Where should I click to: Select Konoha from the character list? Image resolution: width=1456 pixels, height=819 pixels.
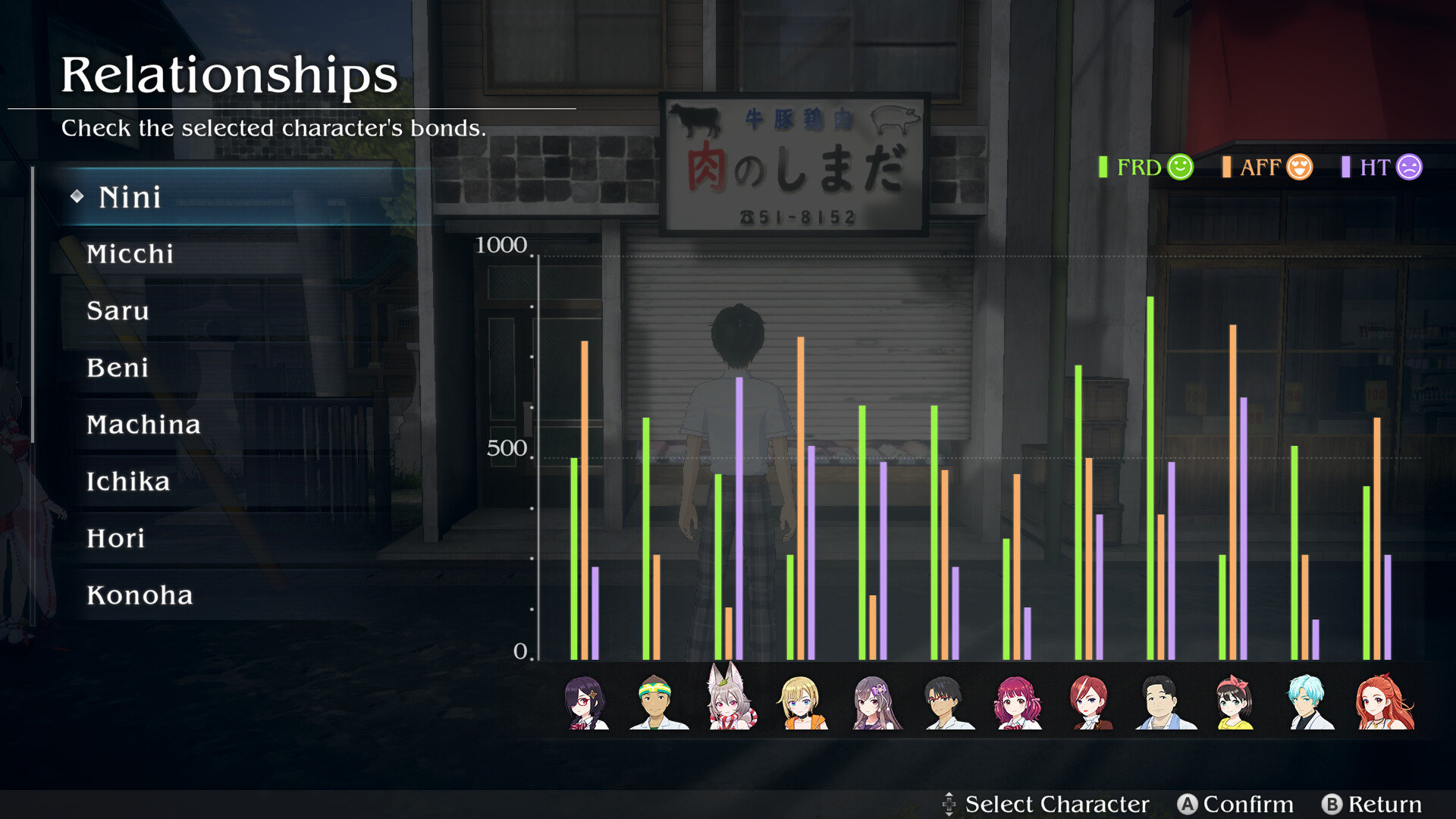click(140, 595)
